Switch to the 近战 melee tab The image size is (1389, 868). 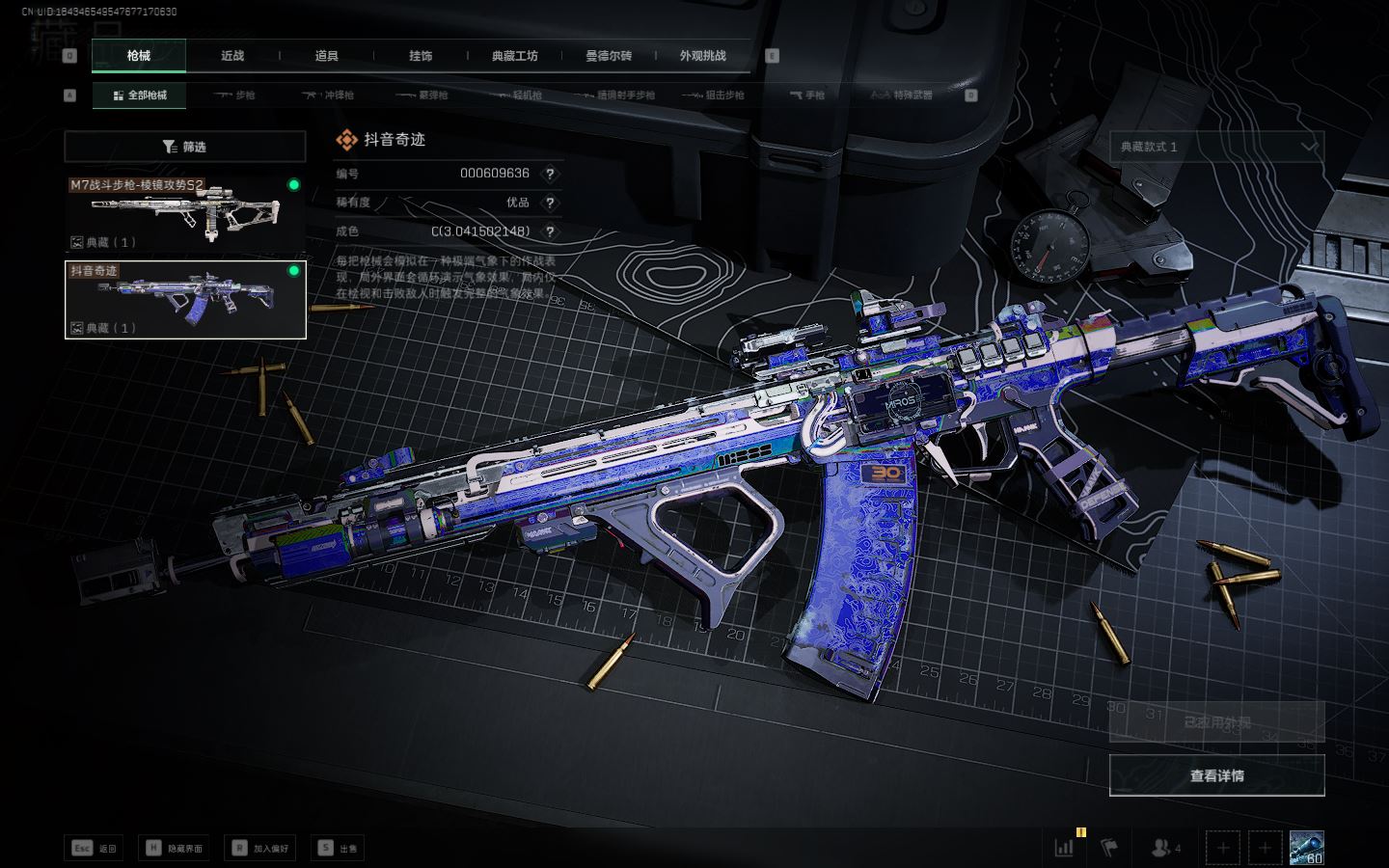click(x=232, y=56)
